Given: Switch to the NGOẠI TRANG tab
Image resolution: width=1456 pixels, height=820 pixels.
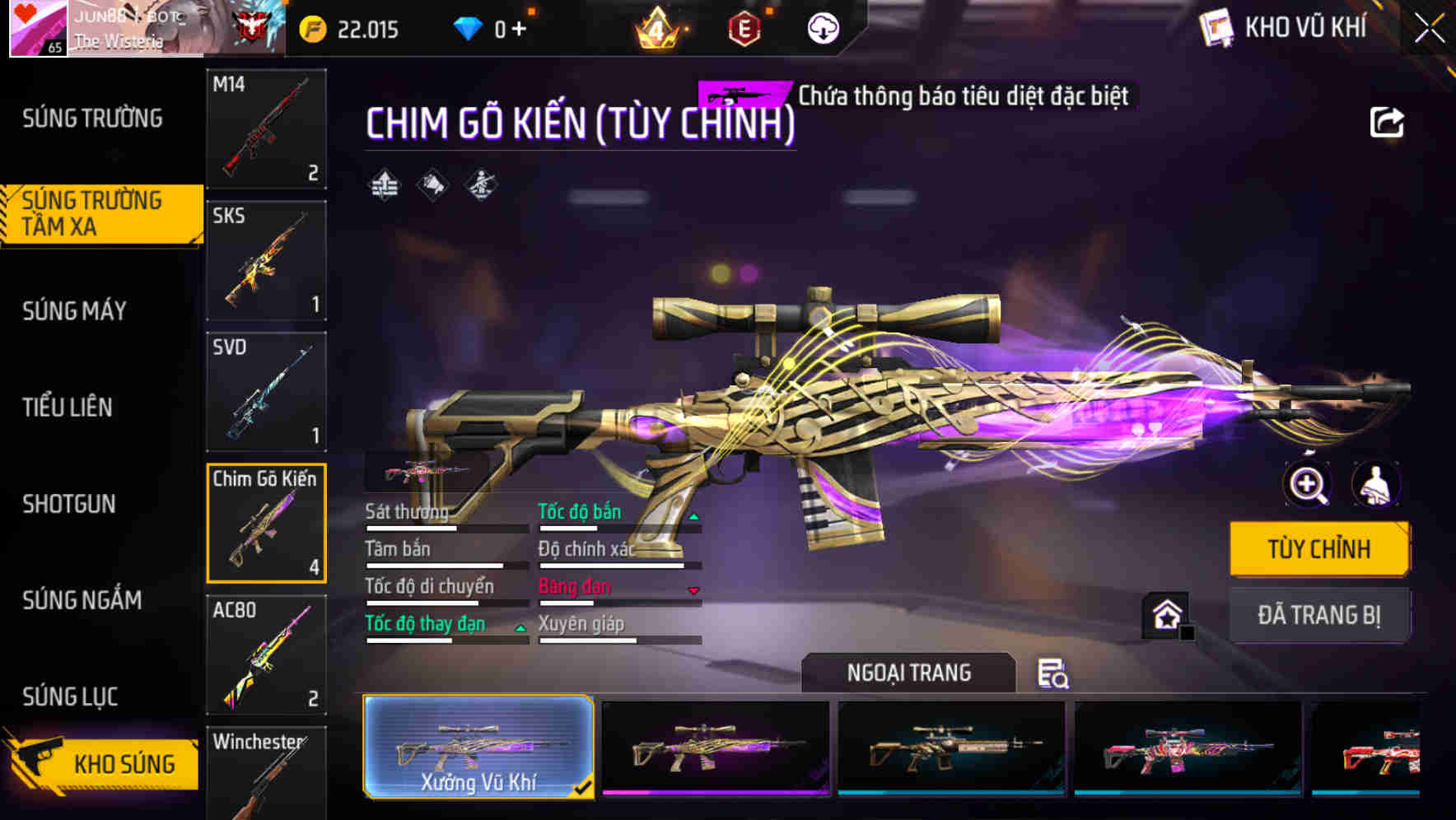Looking at the screenshot, I should (911, 673).
